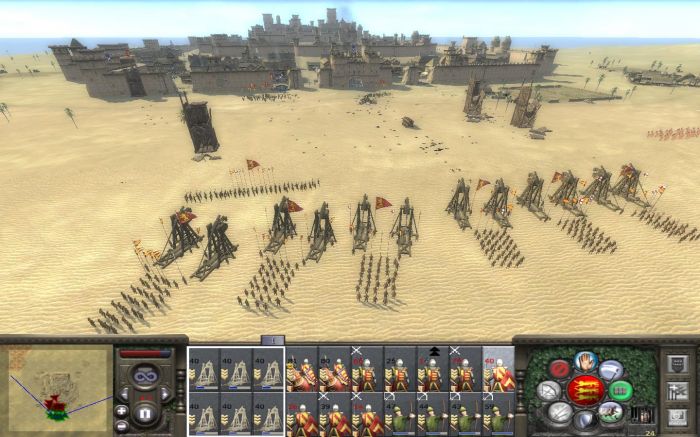Increase game speed with right arrow
Viewport: 700px width, 437px height.
[x=163, y=393]
